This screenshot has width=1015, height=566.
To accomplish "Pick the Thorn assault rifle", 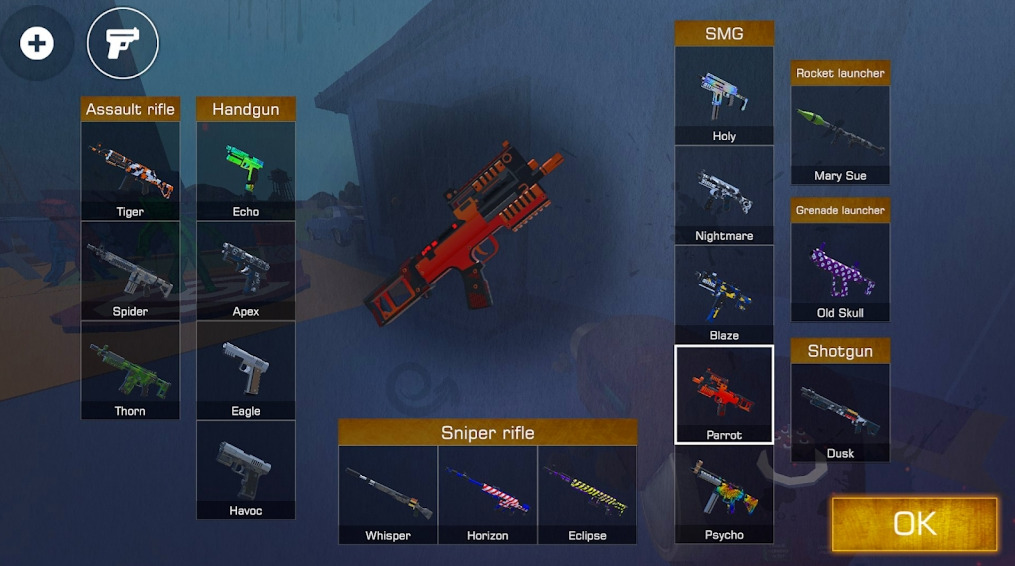I will (x=130, y=370).
